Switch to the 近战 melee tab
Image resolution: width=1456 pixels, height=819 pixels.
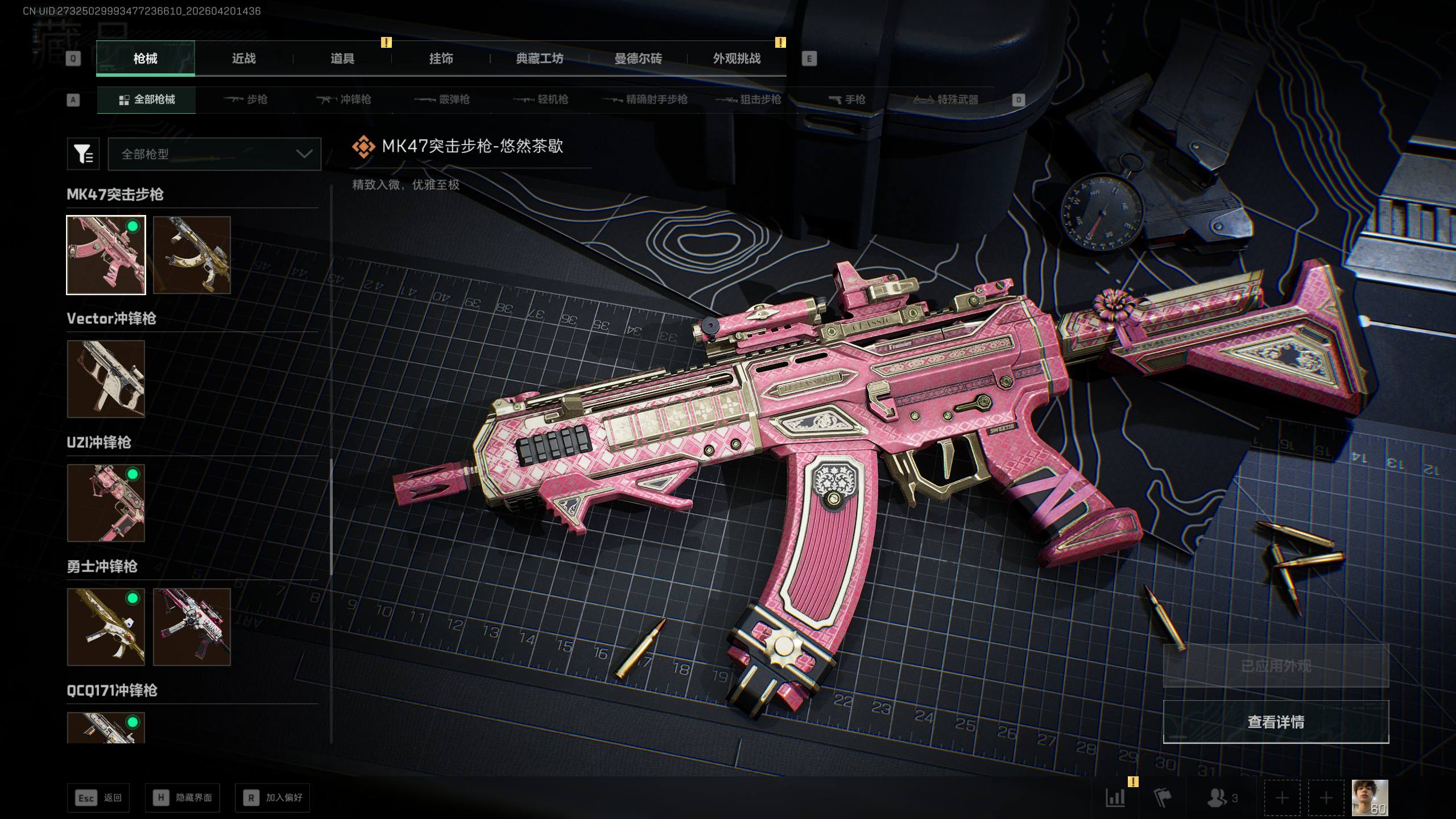tap(243, 59)
